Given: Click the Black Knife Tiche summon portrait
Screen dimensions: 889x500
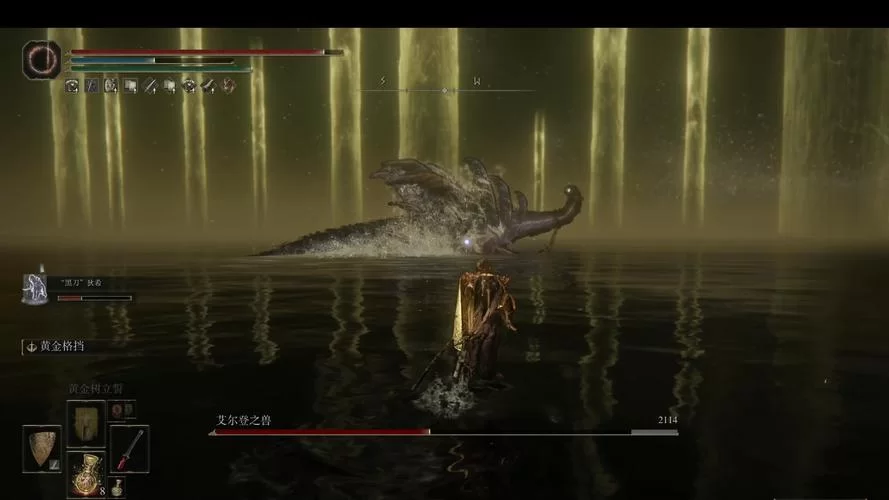Looking at the screenshot, I should (x=36, y=288).
